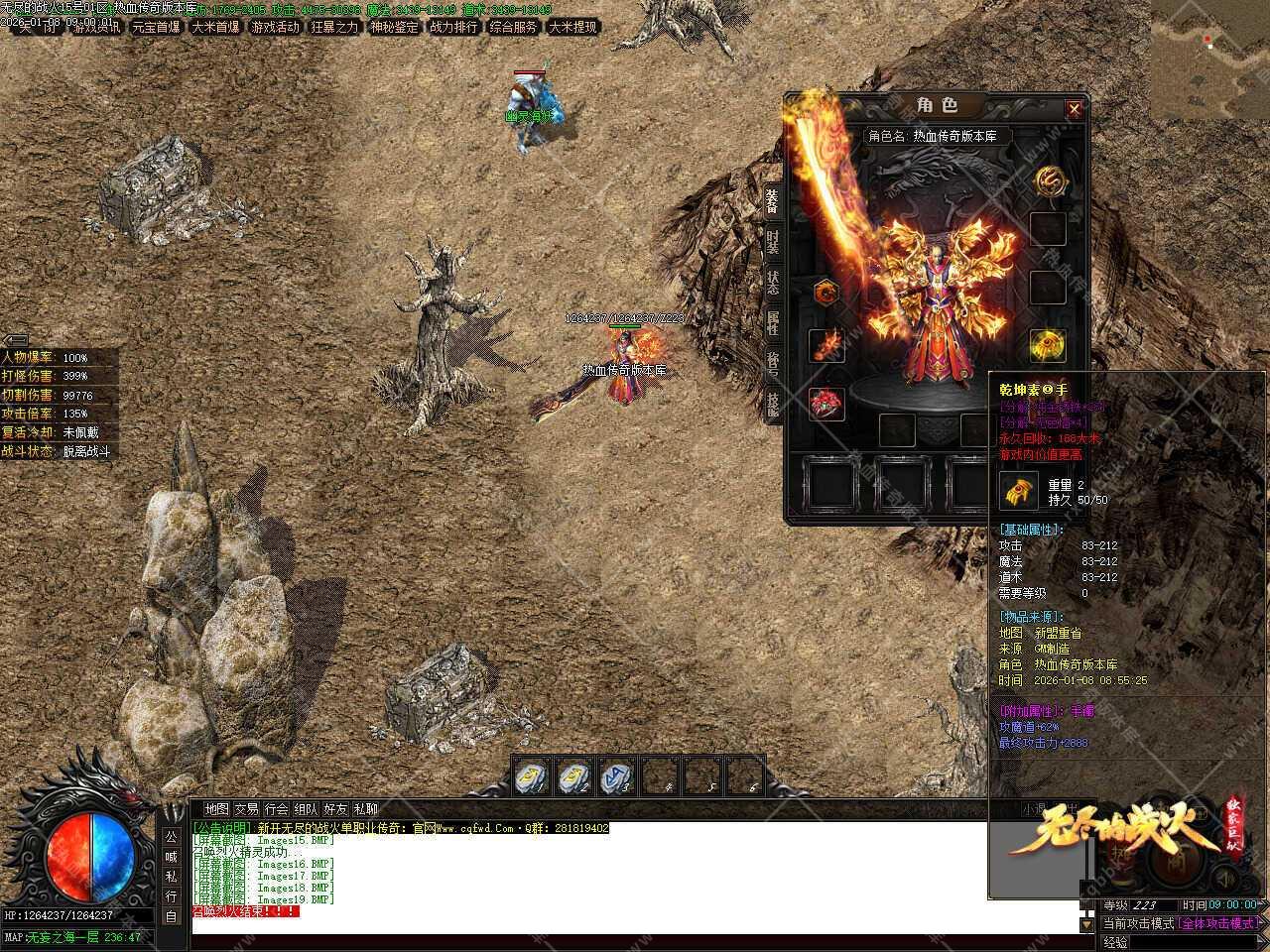Switch to the 时装 costume tab

(x=772, y=241)
